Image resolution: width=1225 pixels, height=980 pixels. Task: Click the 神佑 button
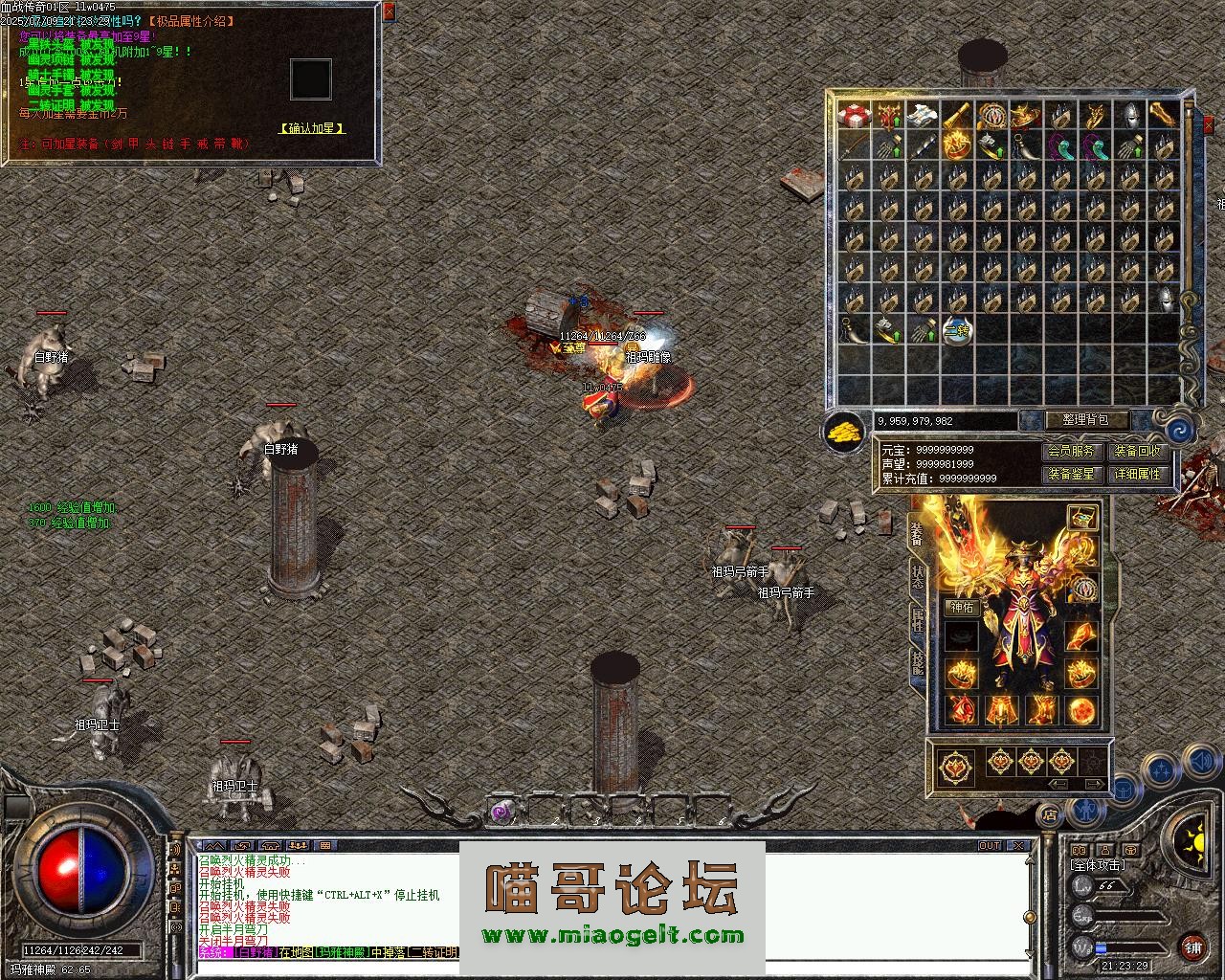coord(961,607)
